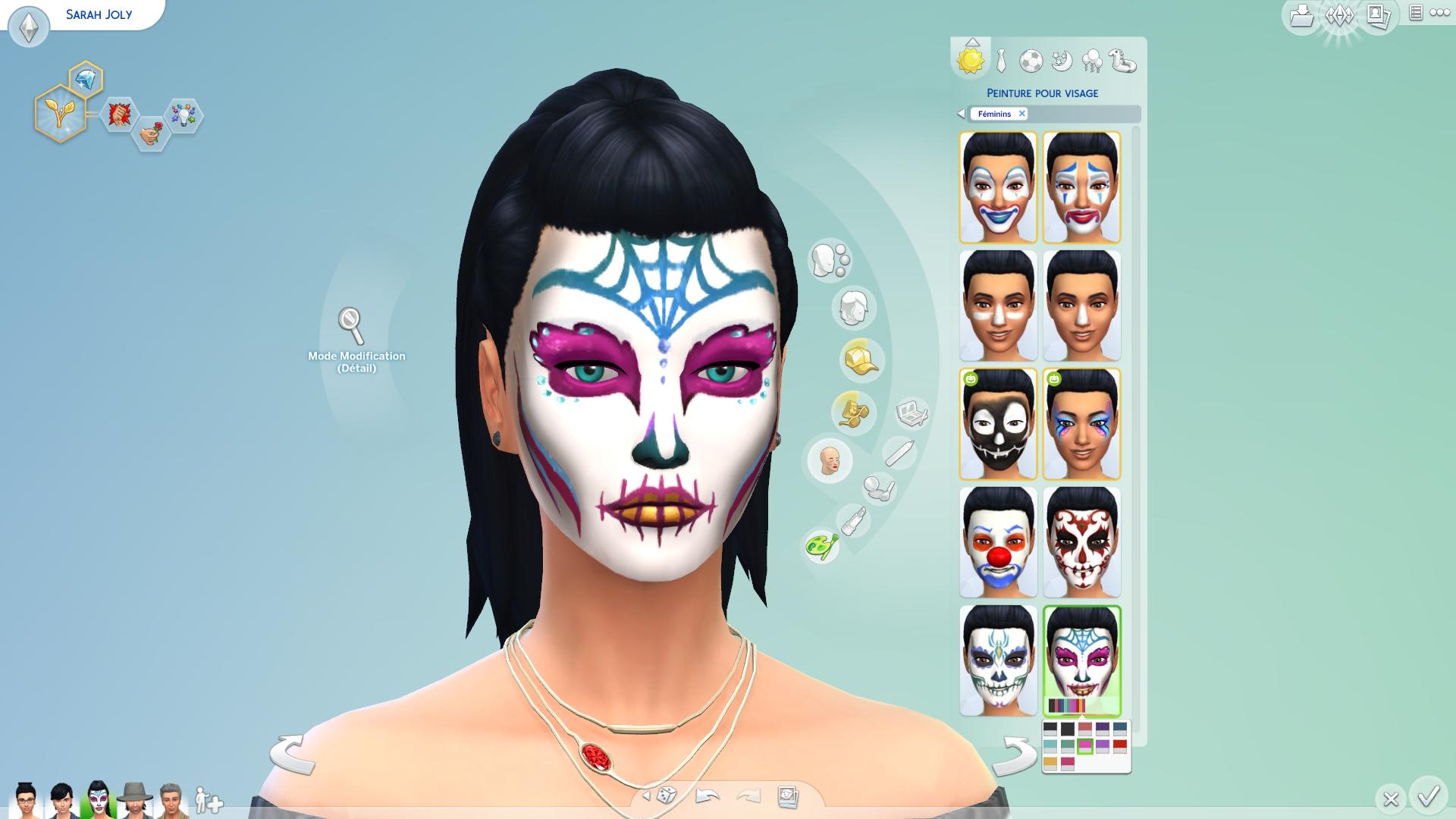The image size is (1456, 819).
Task: Choose the moon and stars sleepwear category
Action: (x=1062, y=61)
